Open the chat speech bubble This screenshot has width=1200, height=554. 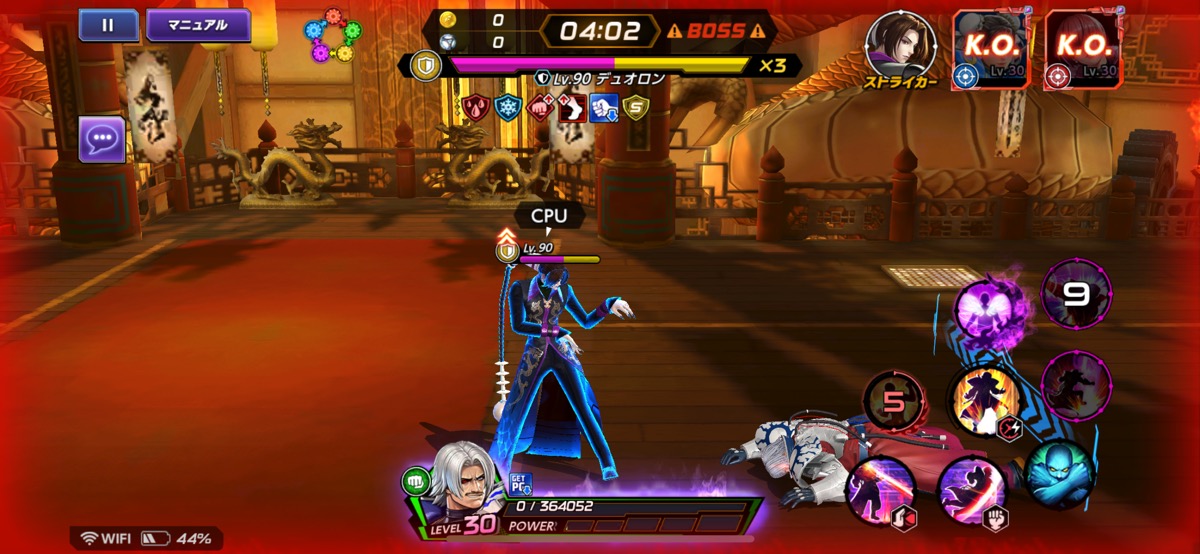tap(102, 139)
